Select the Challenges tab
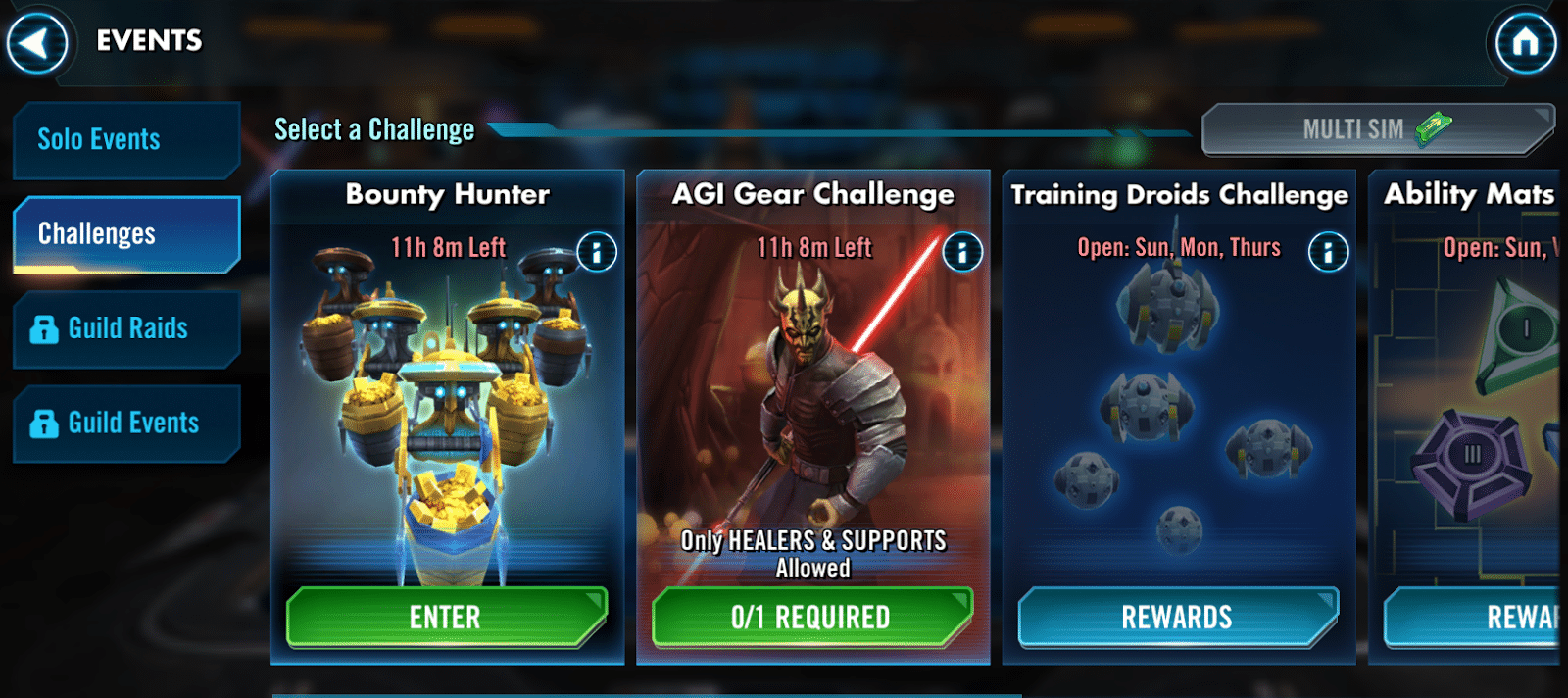 pyautogui.click(x=125, y=234)
